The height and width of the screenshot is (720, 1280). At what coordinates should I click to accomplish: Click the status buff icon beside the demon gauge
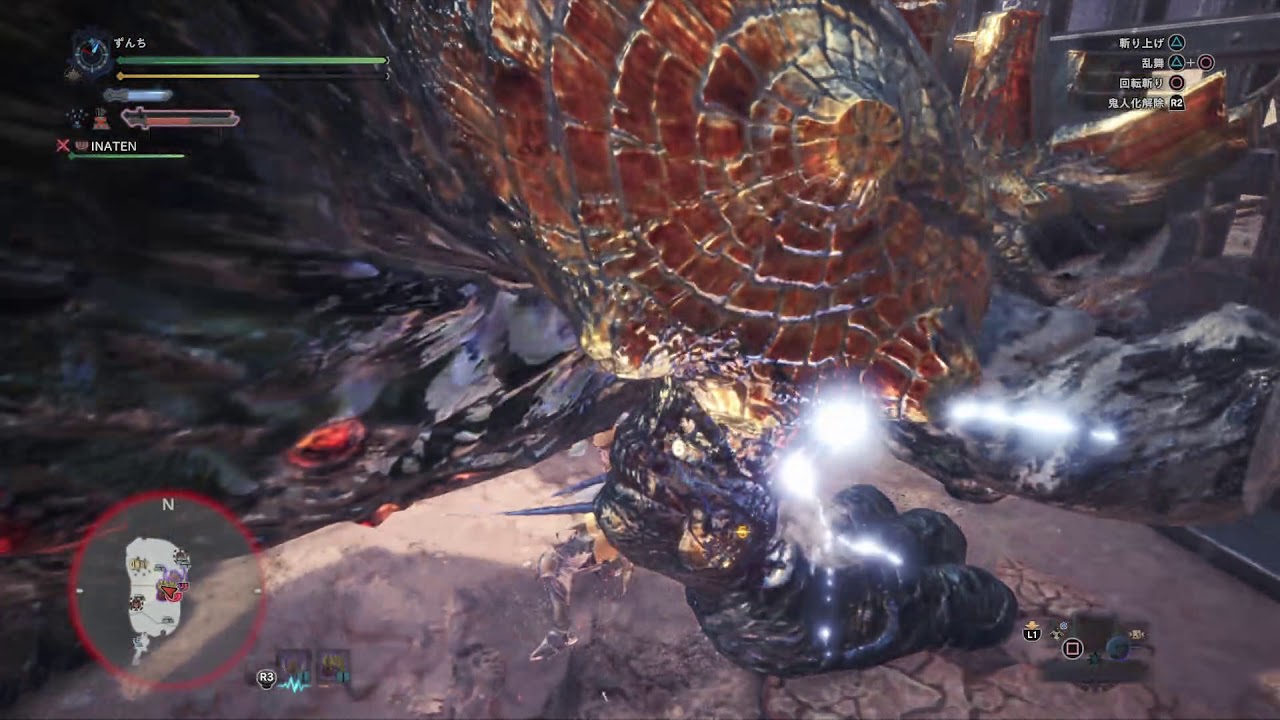tap(100, 119)
